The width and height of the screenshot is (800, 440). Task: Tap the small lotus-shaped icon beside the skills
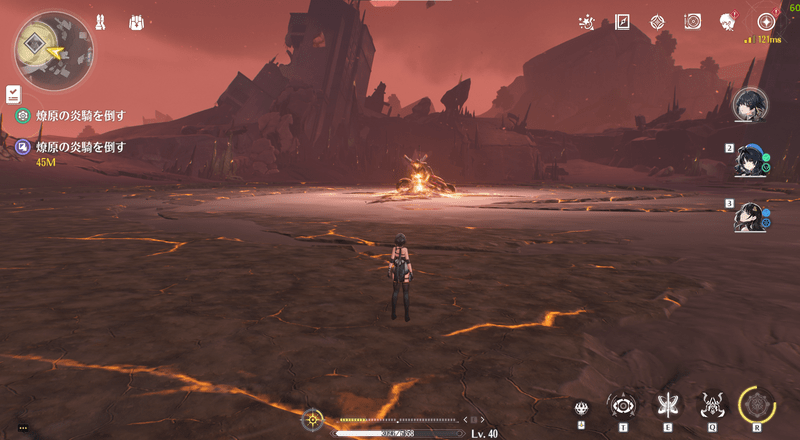pos(581,408)
